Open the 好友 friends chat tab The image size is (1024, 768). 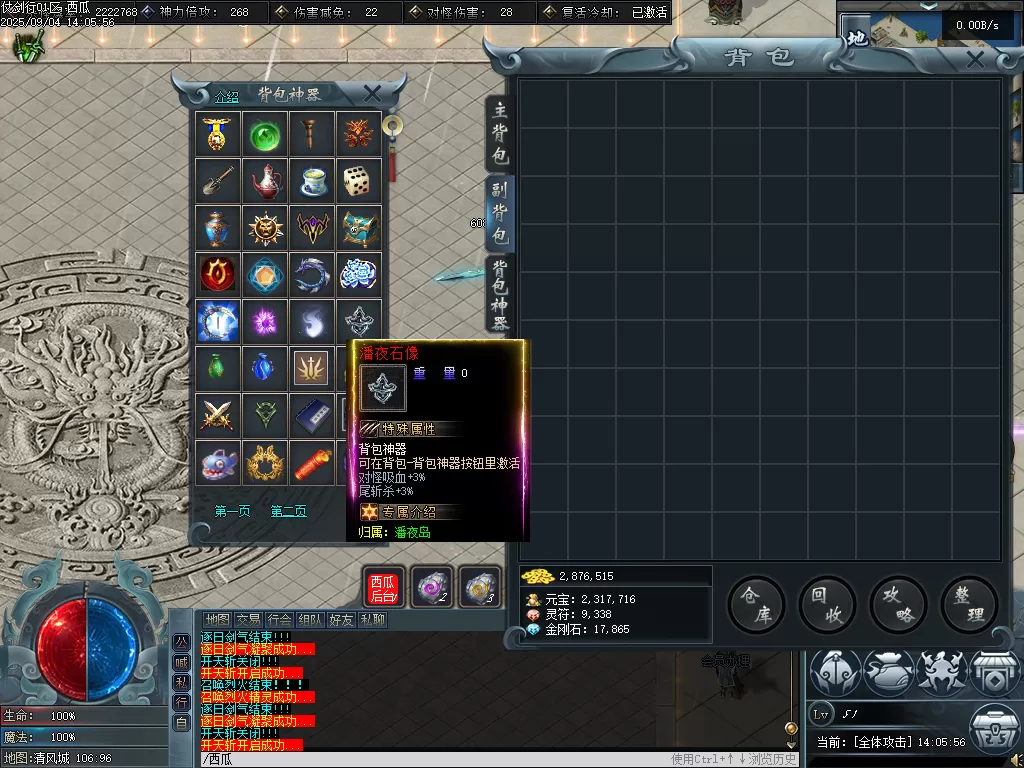point(342,620)
